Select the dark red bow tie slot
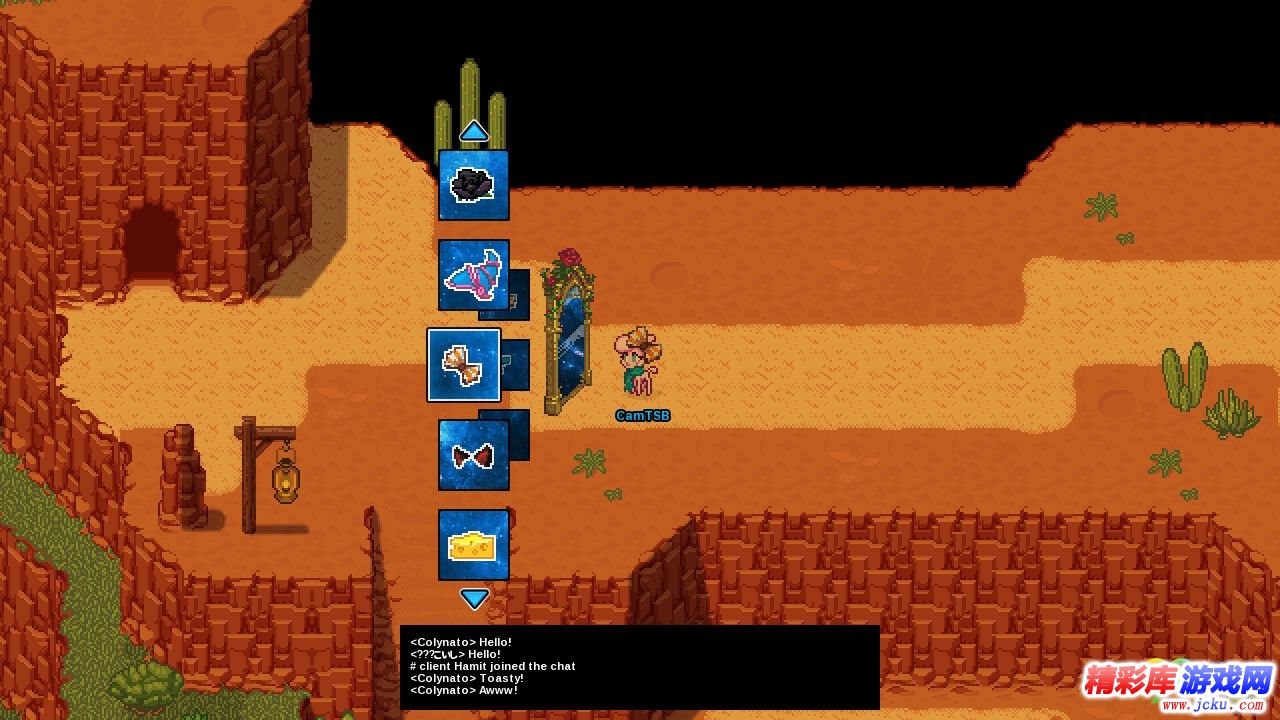The height and width of the screenshot is (720, 1280). click(474, 455)
